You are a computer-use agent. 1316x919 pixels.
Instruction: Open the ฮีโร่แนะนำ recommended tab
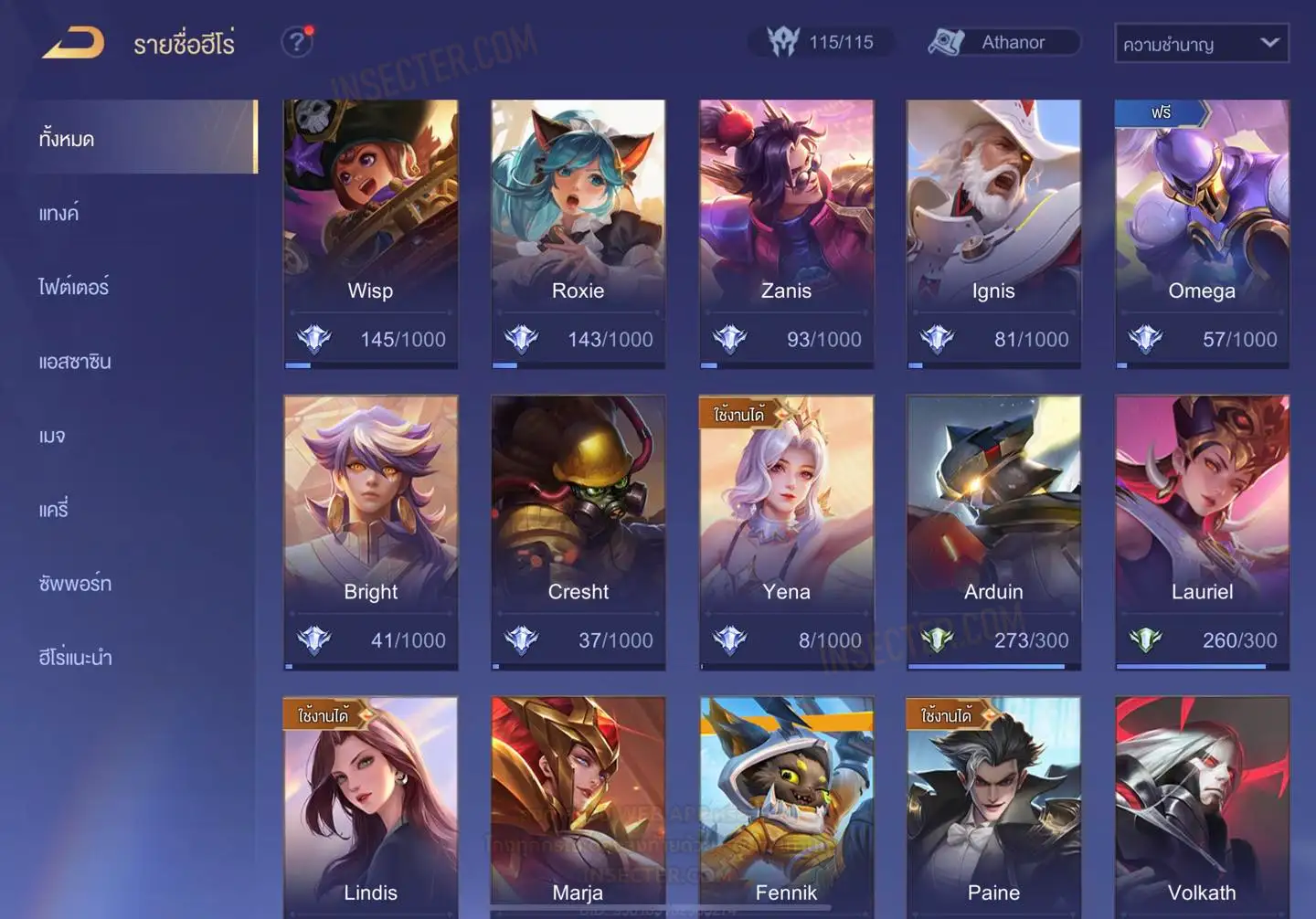(75, 658)
